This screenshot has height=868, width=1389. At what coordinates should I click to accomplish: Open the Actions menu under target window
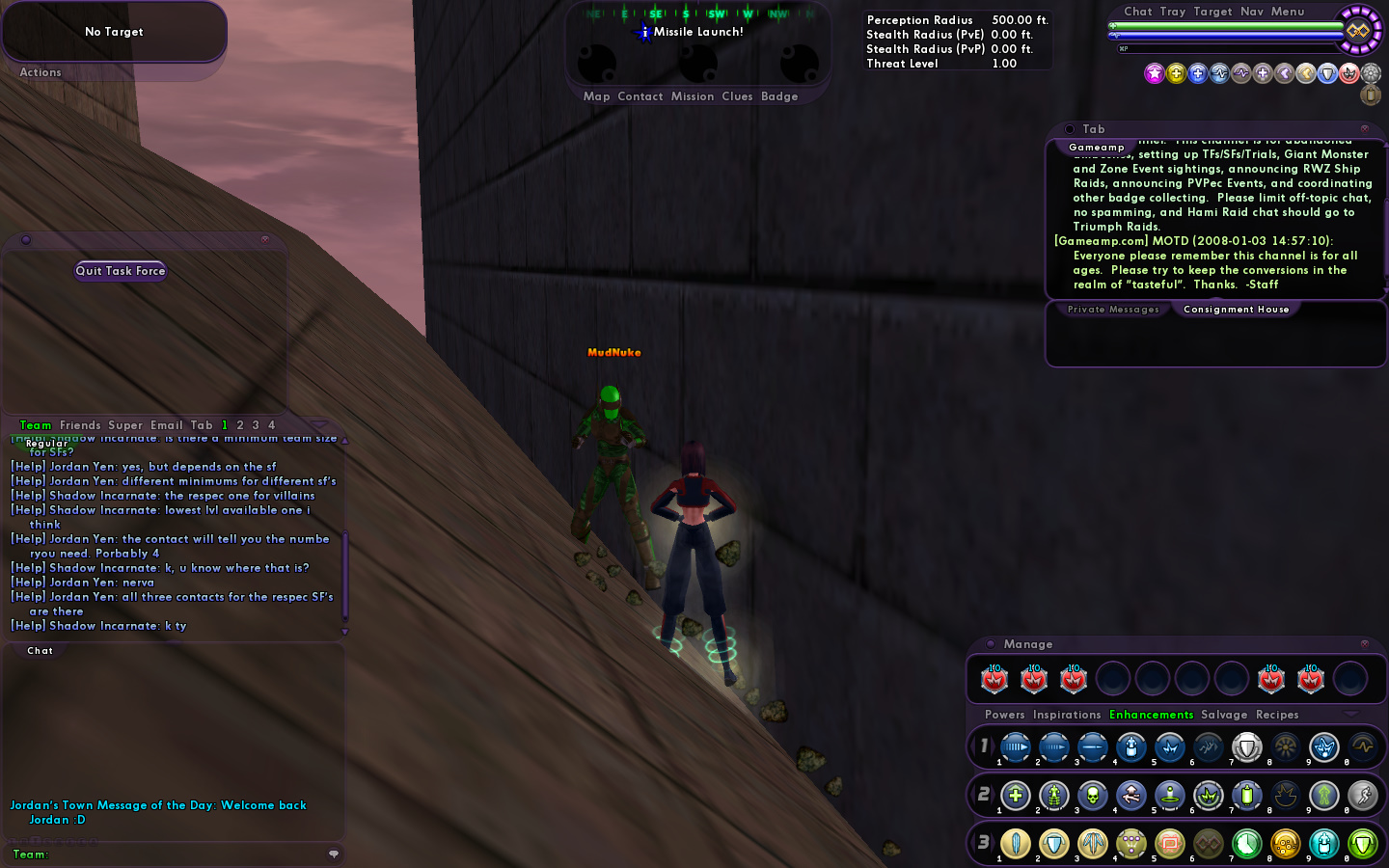[41, 72]
